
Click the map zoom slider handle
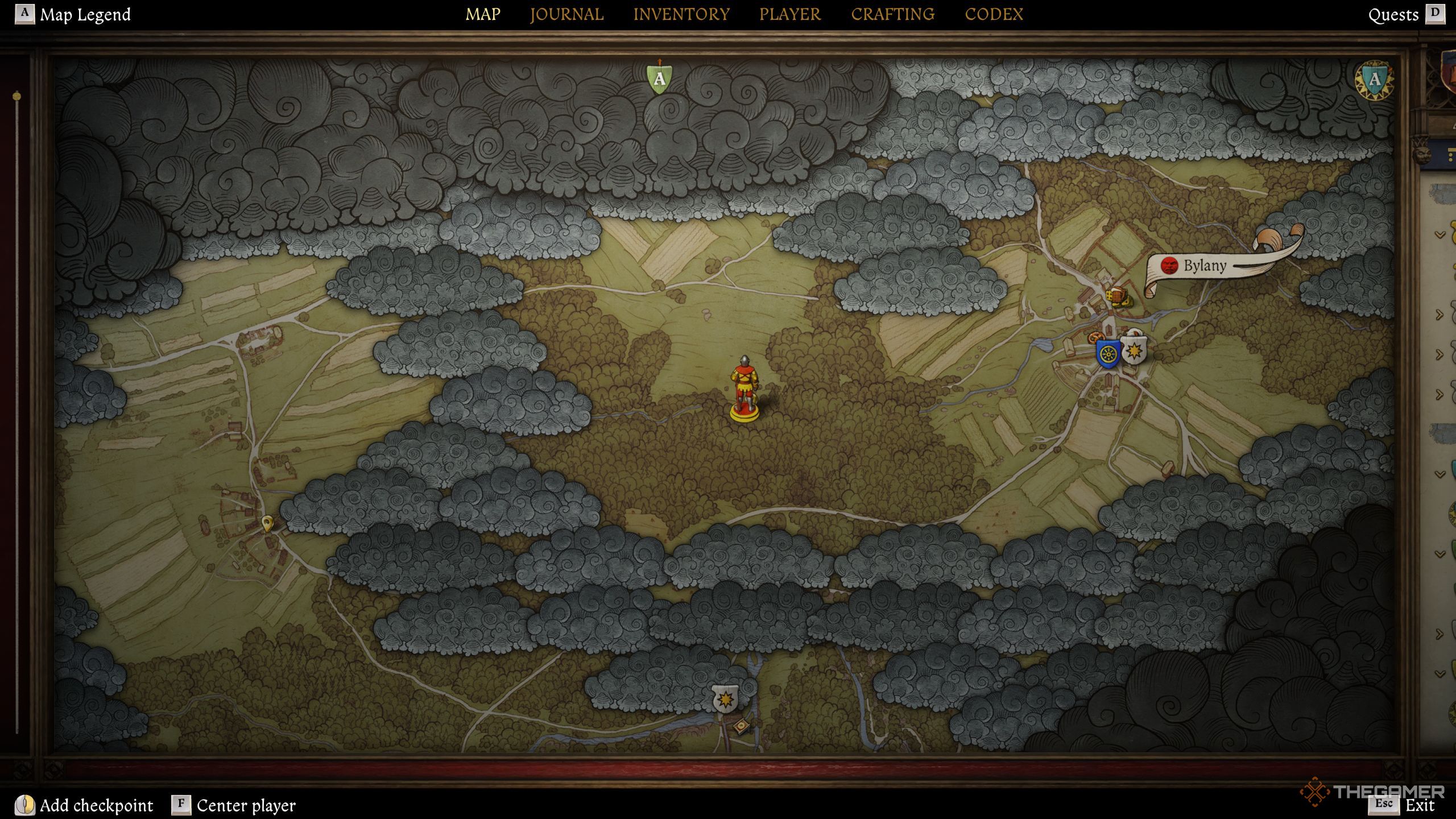tap(17, 97)
